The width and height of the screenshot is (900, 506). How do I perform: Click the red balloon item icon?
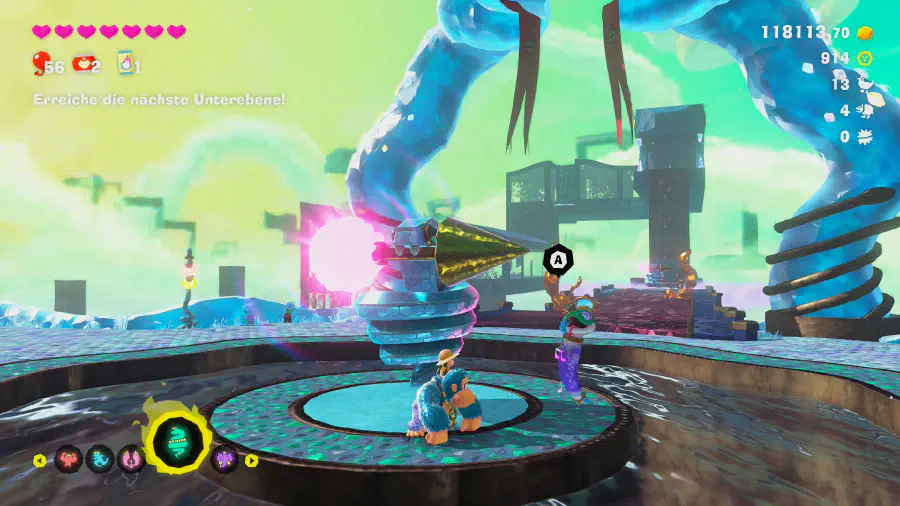[x=40, y=65]
